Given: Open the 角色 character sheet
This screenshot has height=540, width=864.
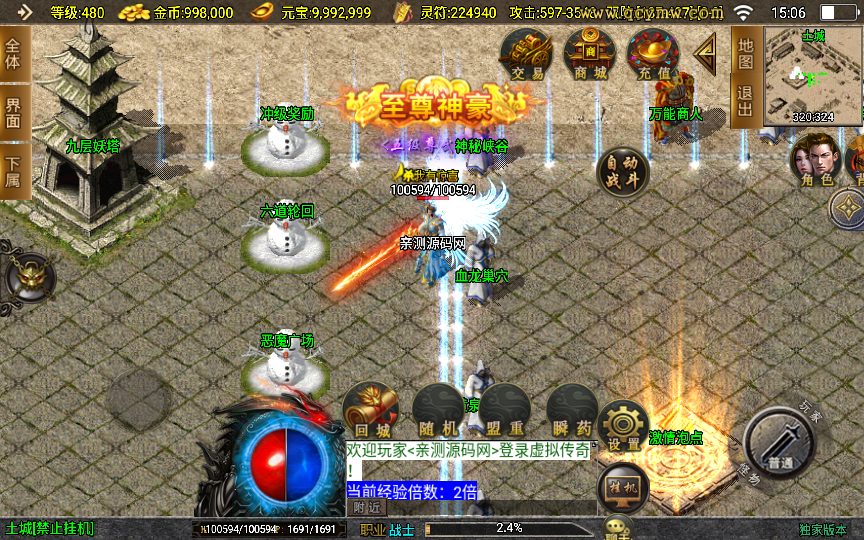Looking at the screenshot, I should pos(814,161).
